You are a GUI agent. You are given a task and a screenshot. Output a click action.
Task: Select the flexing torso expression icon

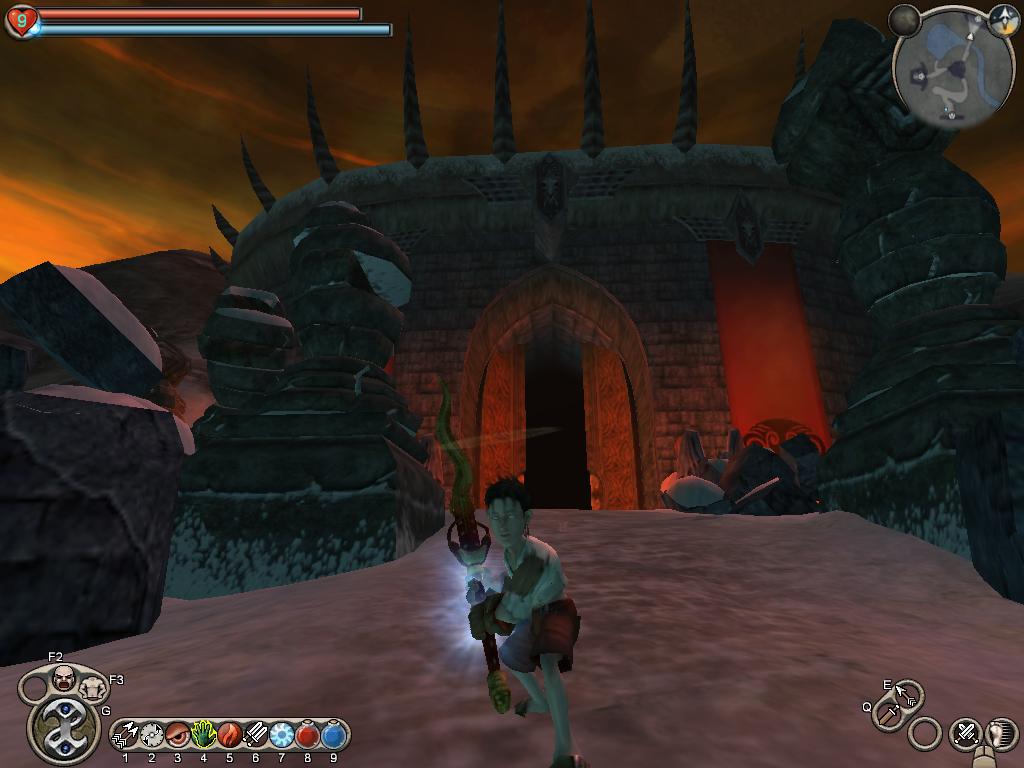click(93, 687)
